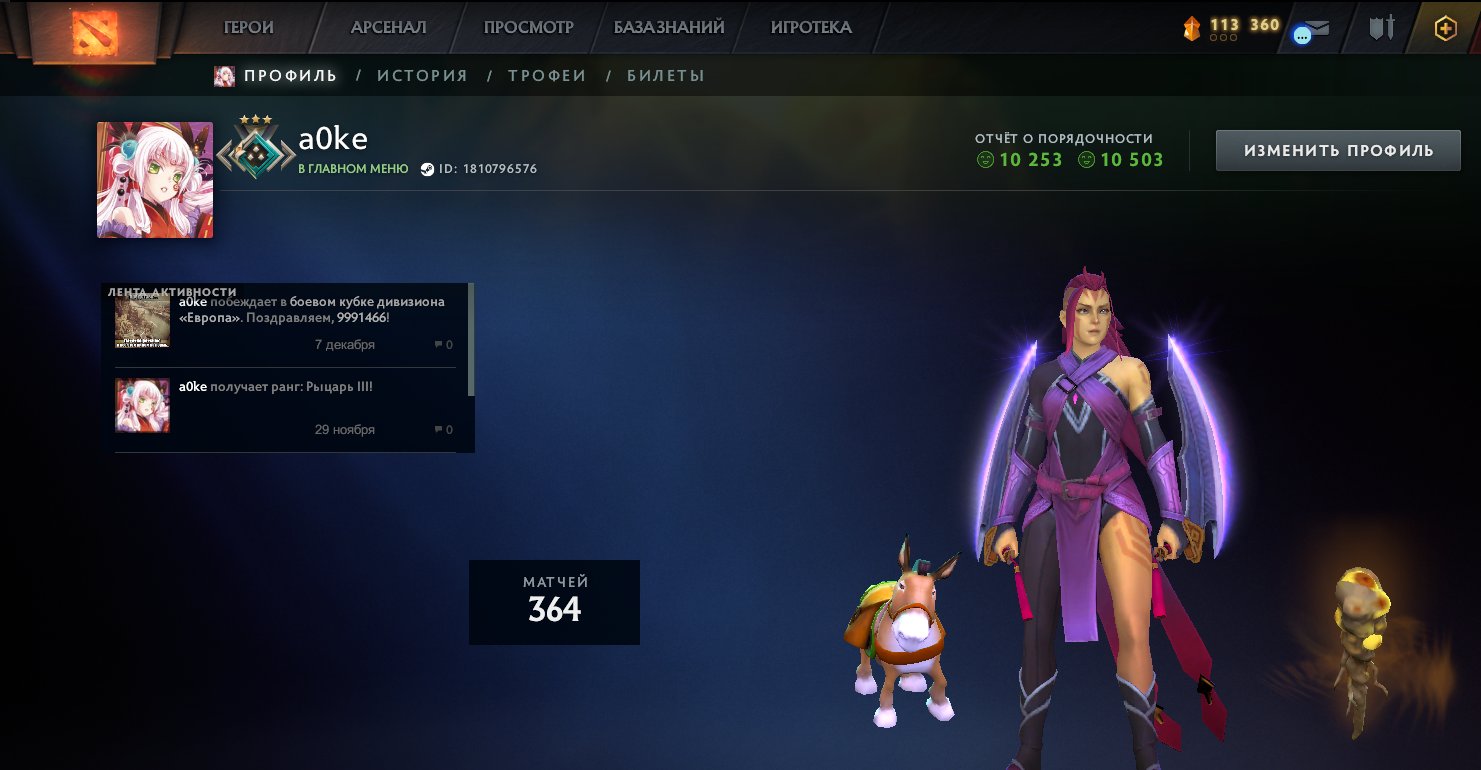Switch to the БИЛЕТЫ tab
1481x770 pixels.
coord(665,75)
